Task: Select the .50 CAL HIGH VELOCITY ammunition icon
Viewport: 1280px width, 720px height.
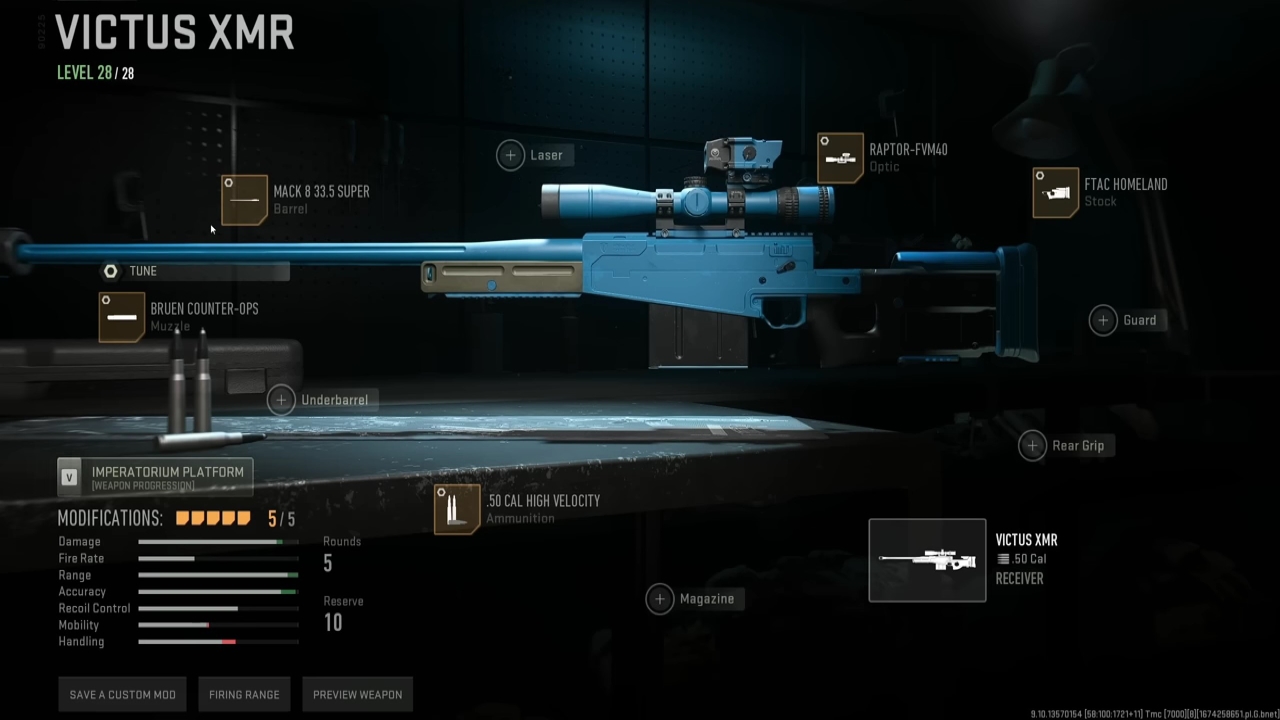Action: 456,509
